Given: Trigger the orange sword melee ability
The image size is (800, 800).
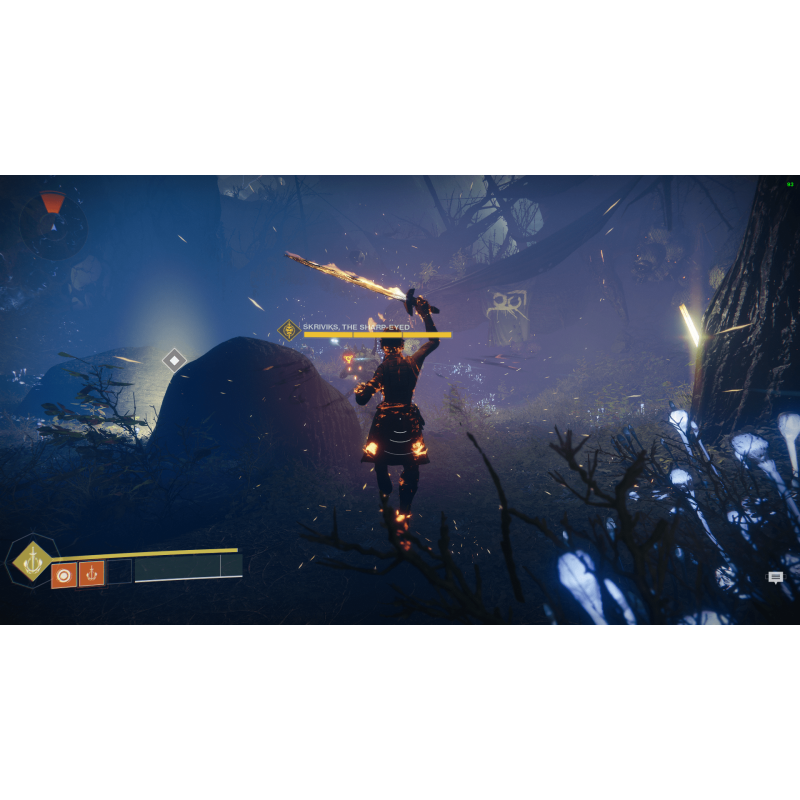Looking at the screenshot, I should pos(92,575).
